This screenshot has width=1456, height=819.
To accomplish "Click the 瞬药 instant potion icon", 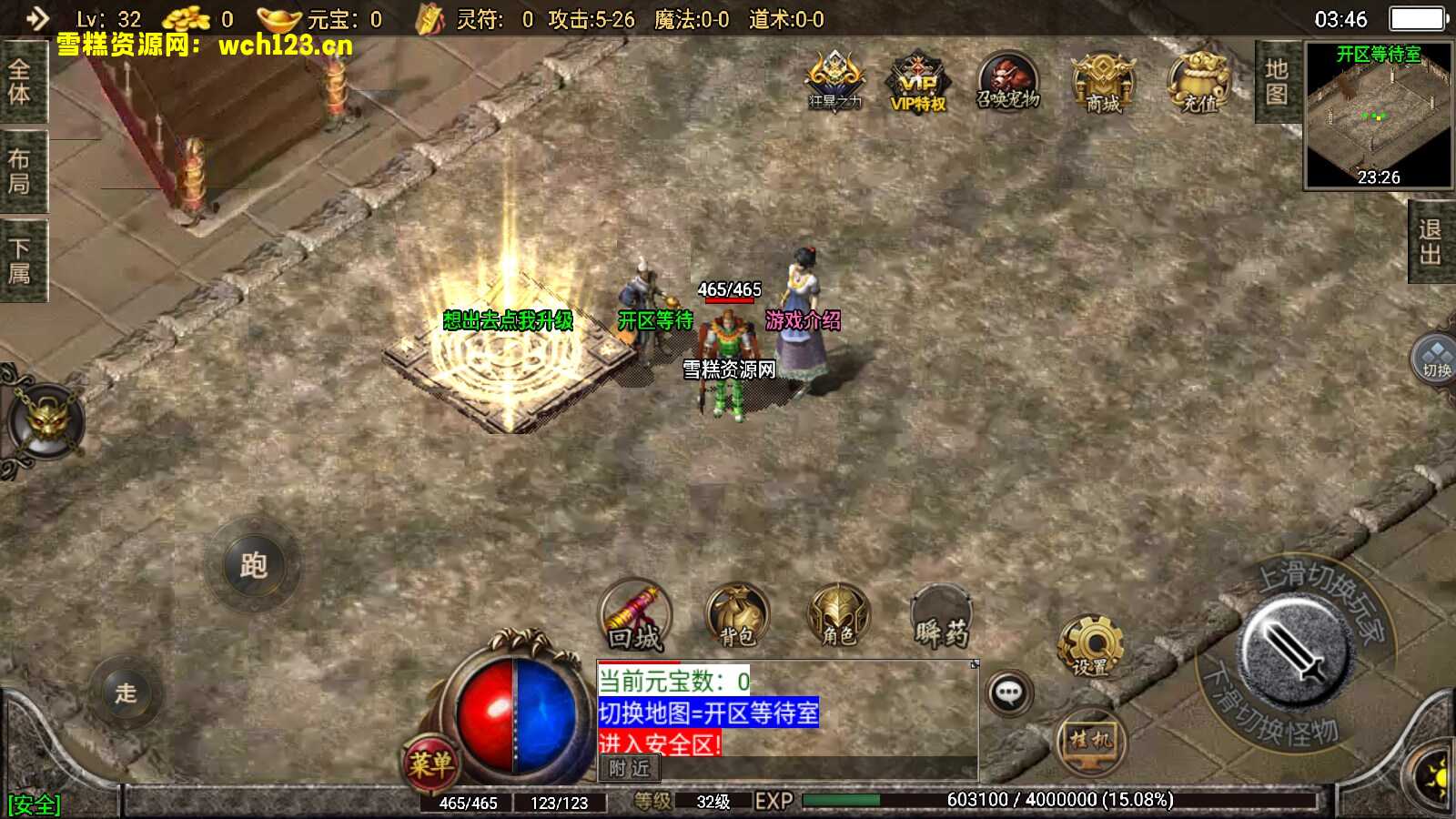I will click(942, 619).
